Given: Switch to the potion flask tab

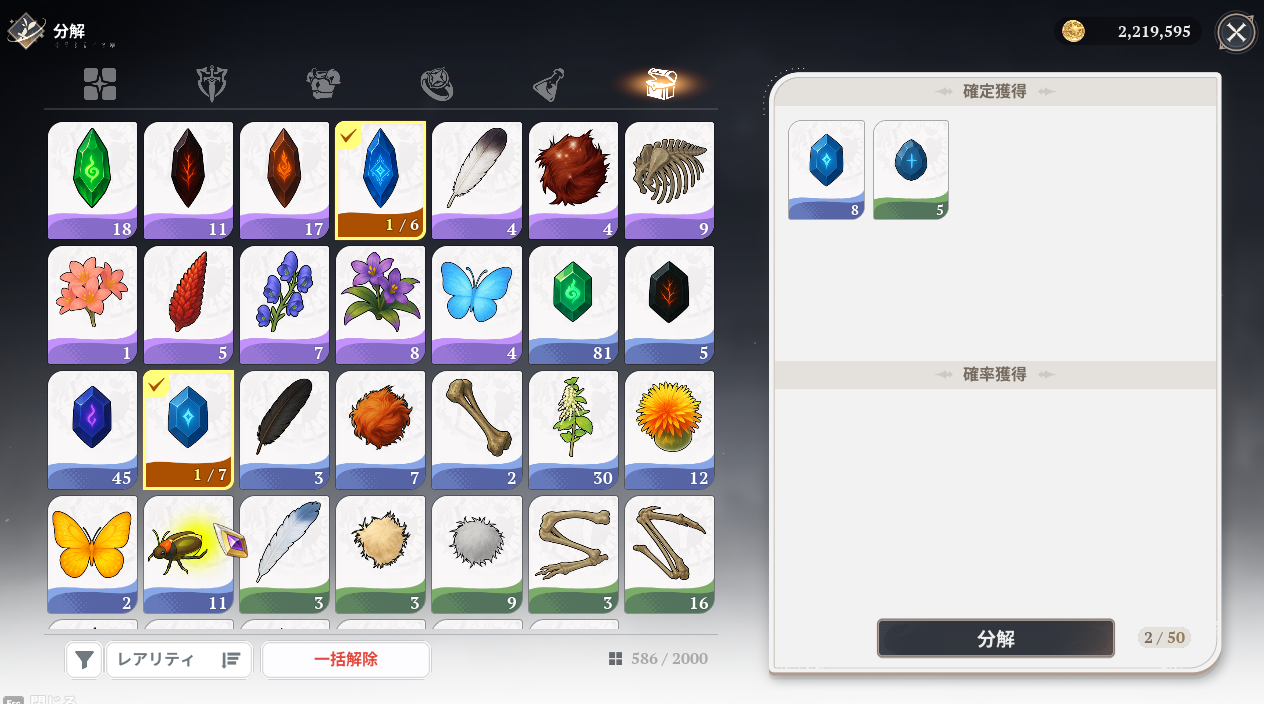Looking at the screenshot, I should pos(549,85).
